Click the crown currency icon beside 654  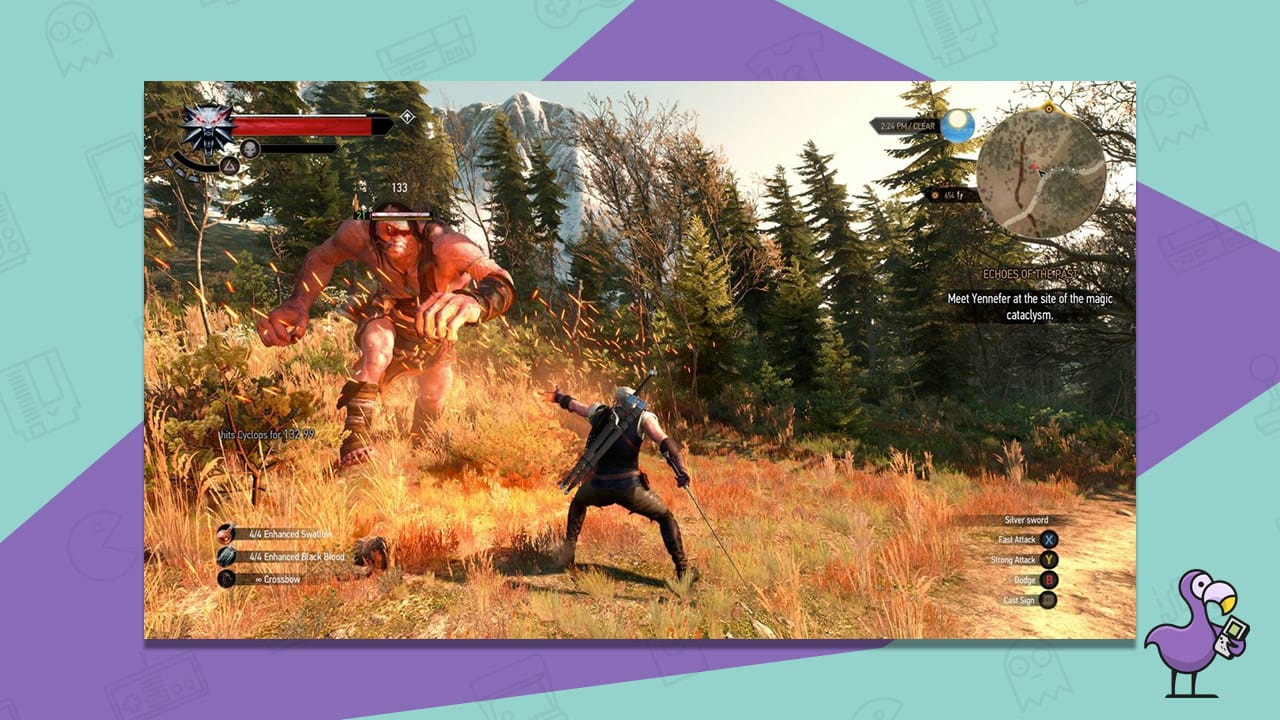(x=935, y=196)
